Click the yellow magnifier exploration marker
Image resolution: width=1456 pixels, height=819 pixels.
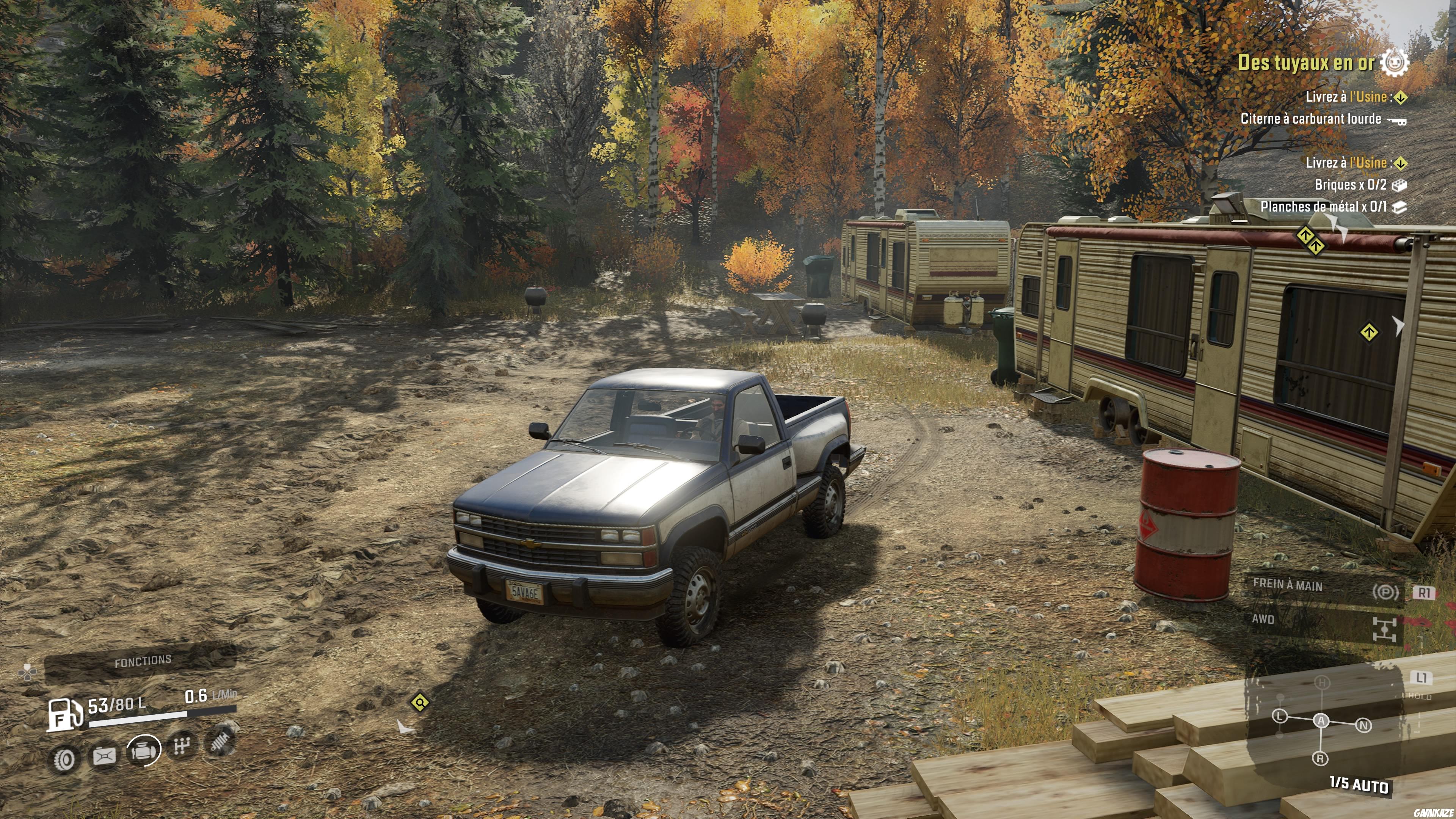pos(420,703)
